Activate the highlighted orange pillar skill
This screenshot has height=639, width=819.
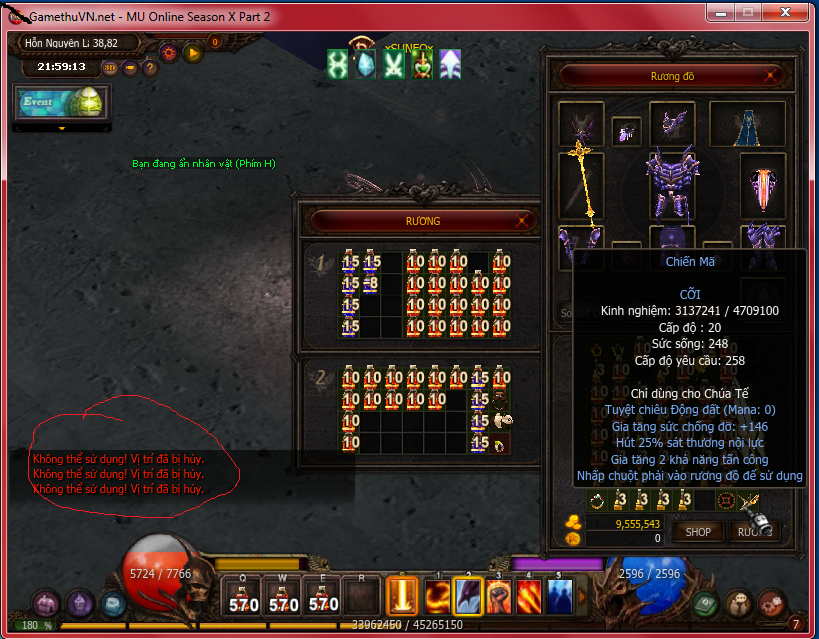[x=402, y=597]
